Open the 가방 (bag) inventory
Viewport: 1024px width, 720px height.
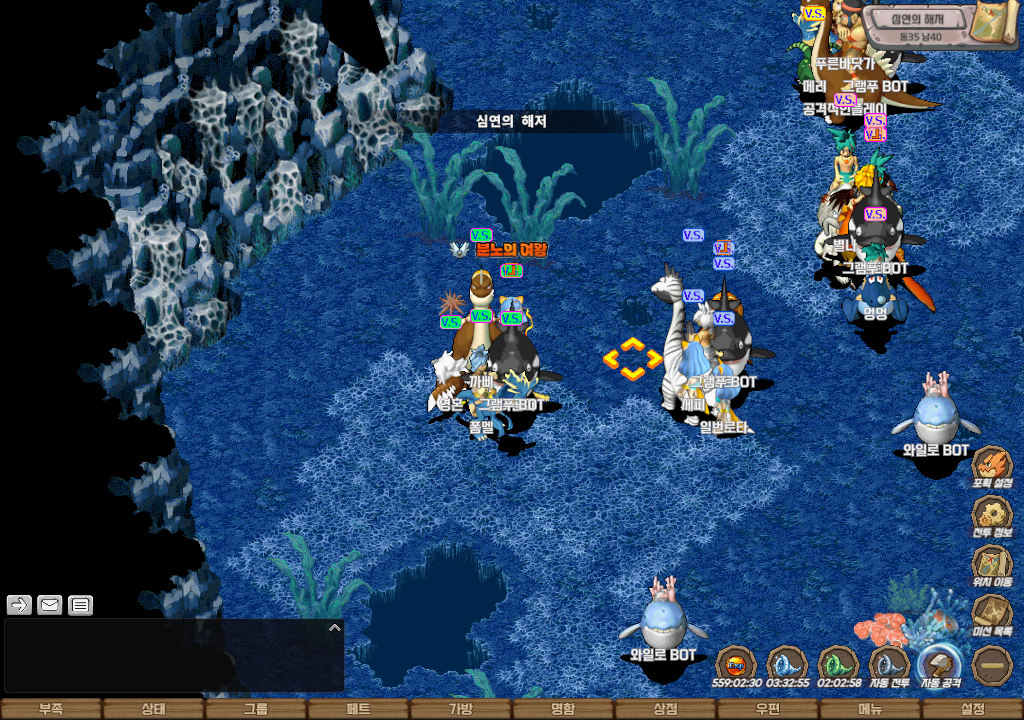coord(460,709)
